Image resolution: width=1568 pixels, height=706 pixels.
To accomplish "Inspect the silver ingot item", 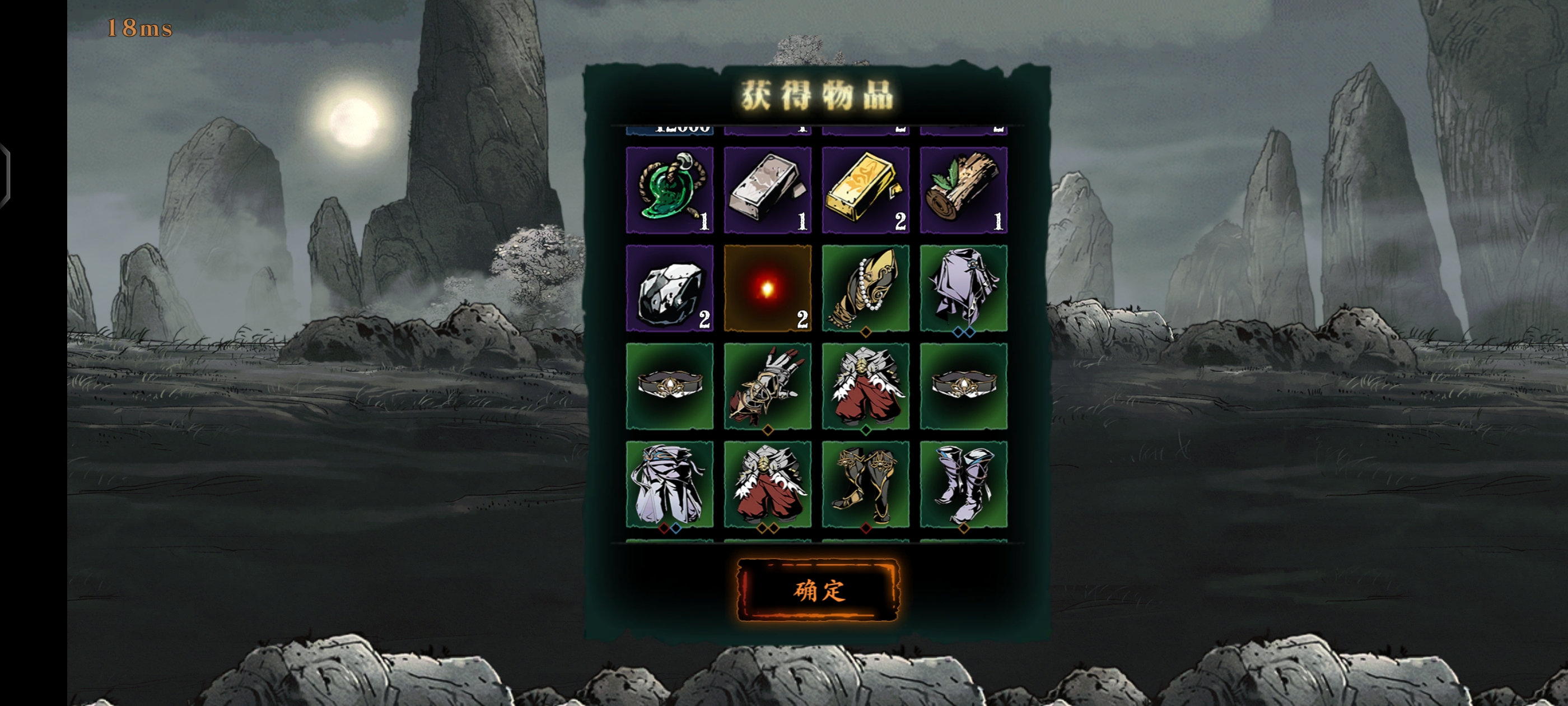I will [x=768, y=189].
